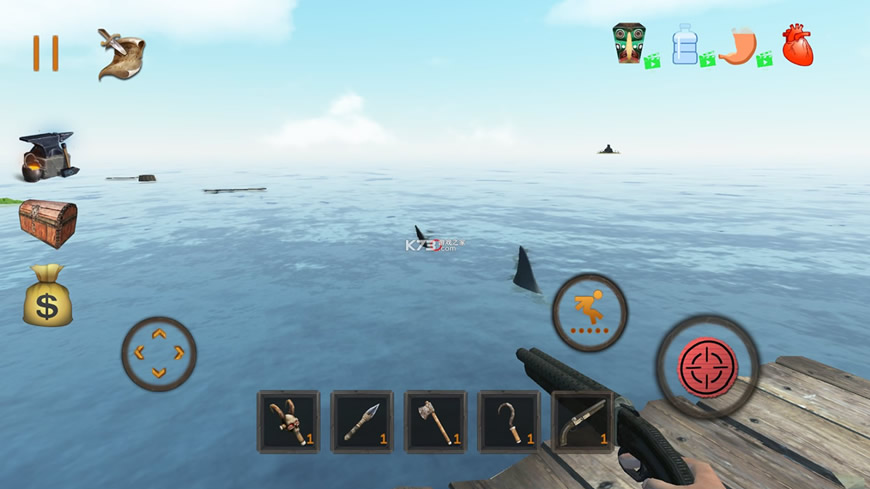Screen dimensions: 870x489
Task: Tap the water bottle thirst icon
Action: coord(685,44)
